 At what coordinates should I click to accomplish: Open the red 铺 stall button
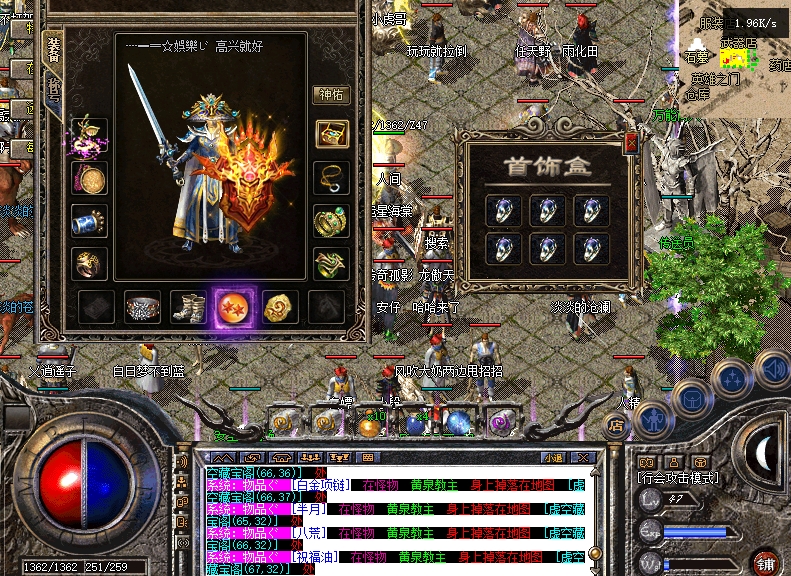tap(768, 562)
